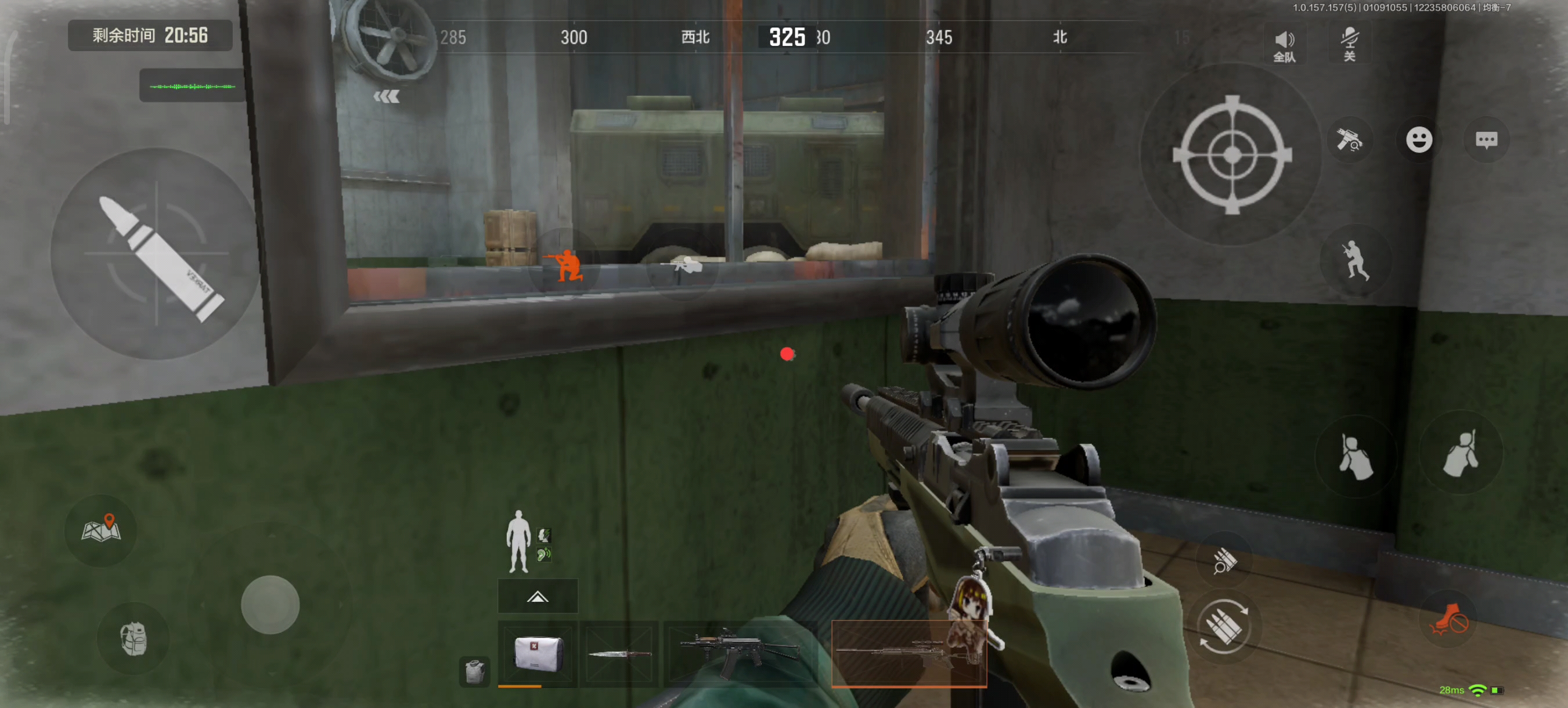Check the body armor vest icon
Screen dimensions: 1568x708
pyautogui.click(x=474, y=671)
